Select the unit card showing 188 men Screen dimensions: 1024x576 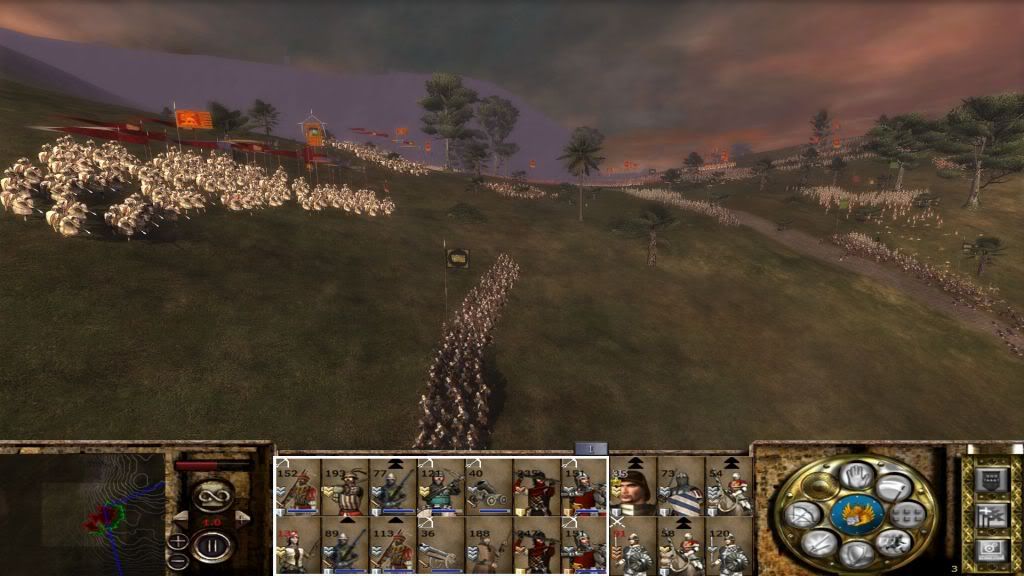coord(488,546)
